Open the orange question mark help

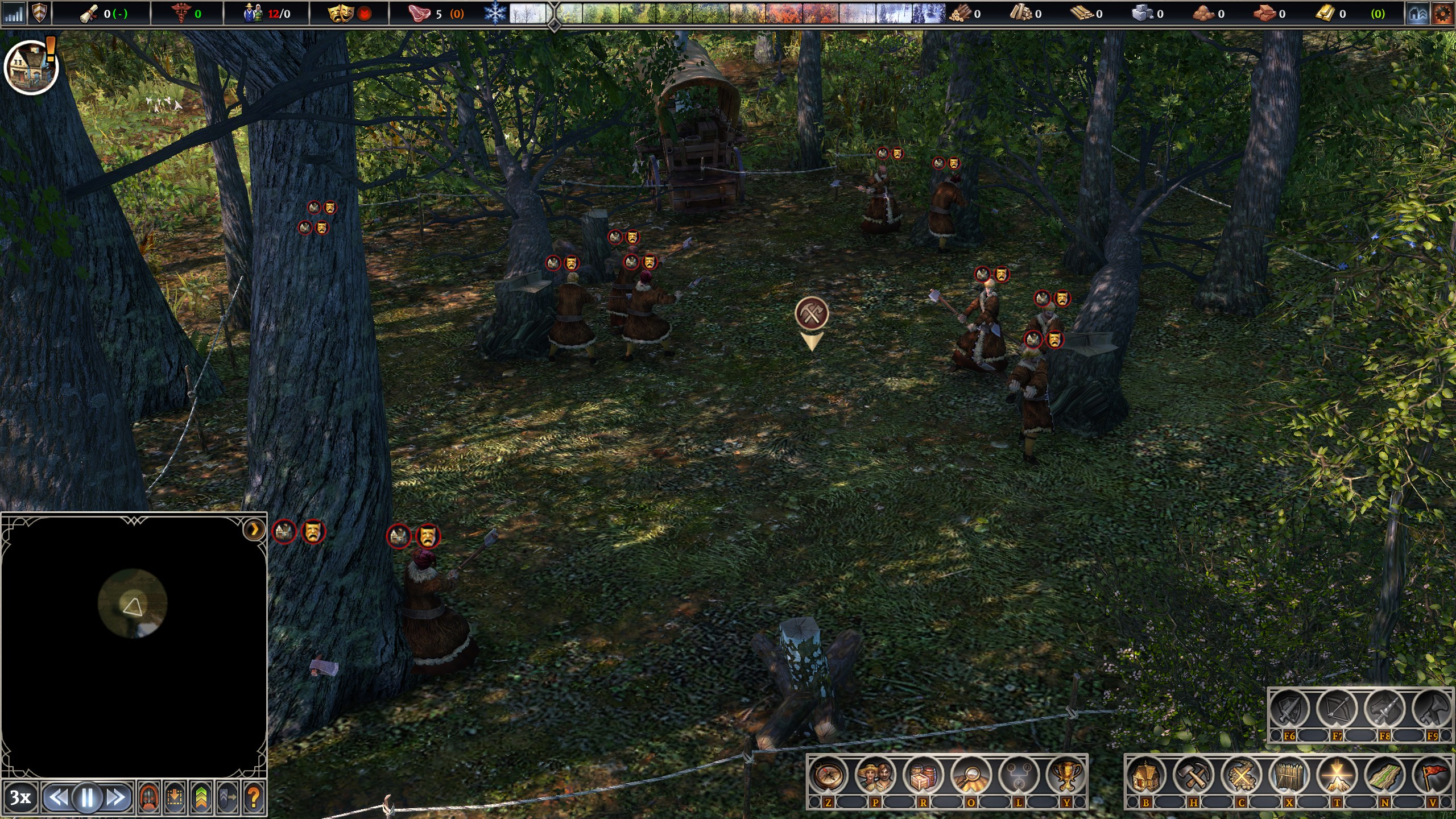point(254,798)
